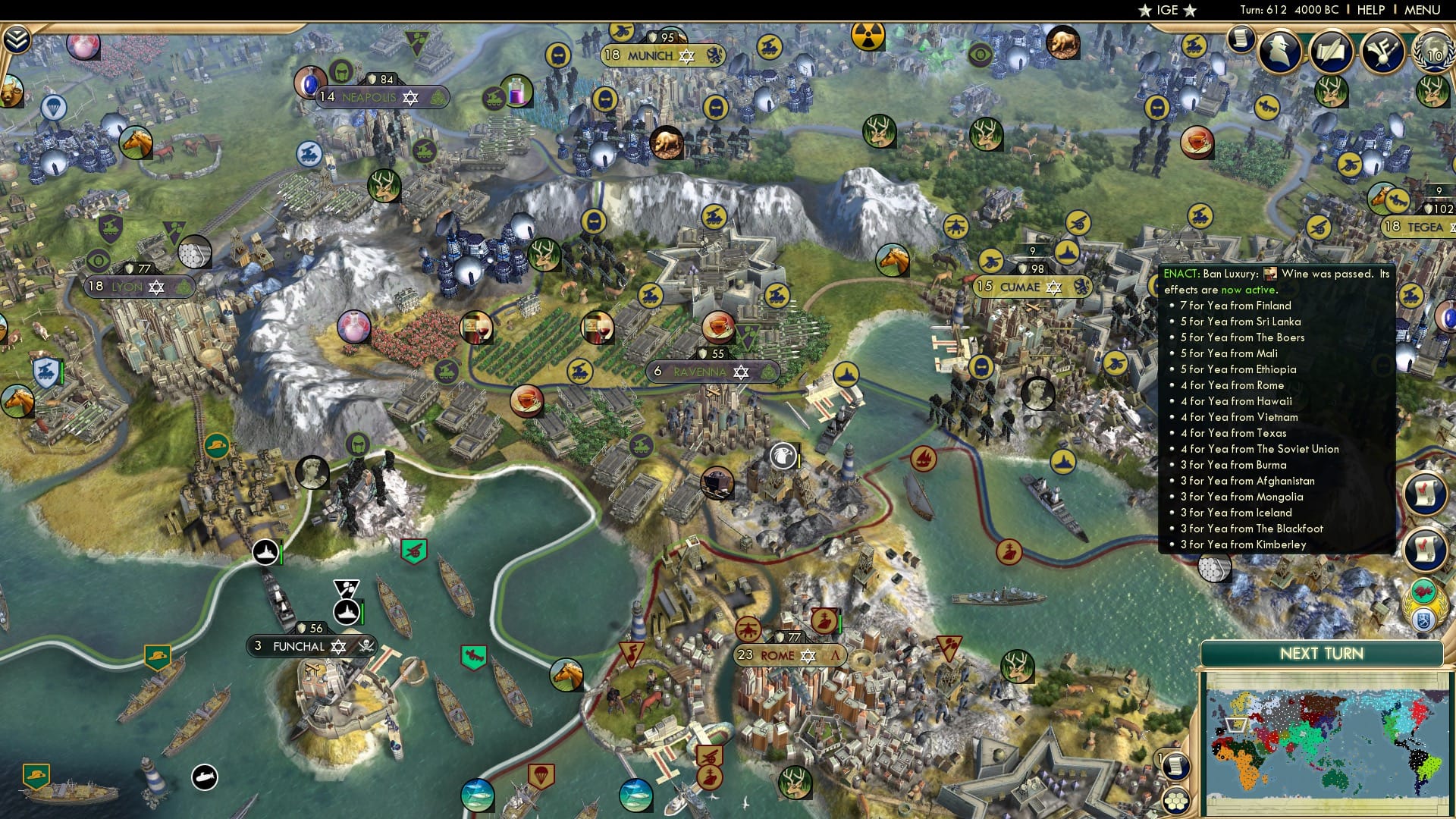Click Finland's city-state emblem on the right edge

(1424, 620)
